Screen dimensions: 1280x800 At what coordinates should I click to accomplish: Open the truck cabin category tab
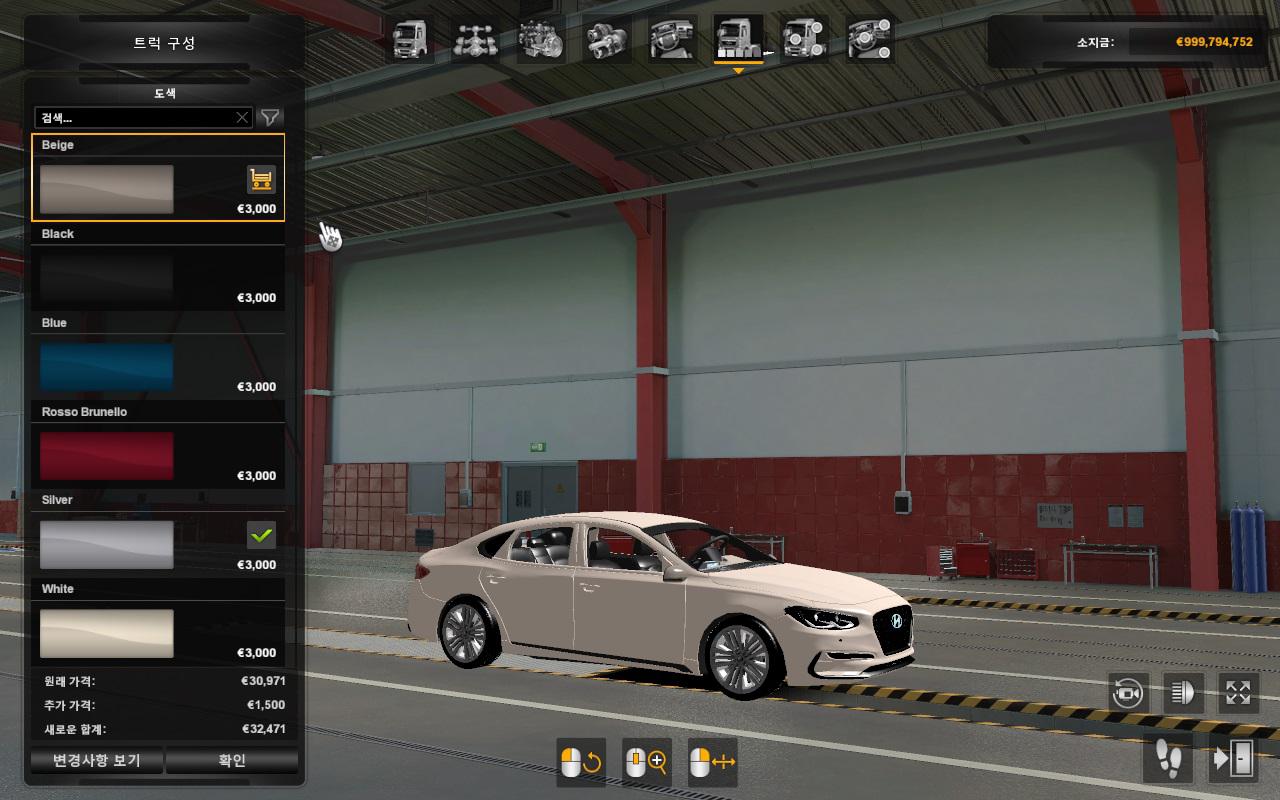410,41
